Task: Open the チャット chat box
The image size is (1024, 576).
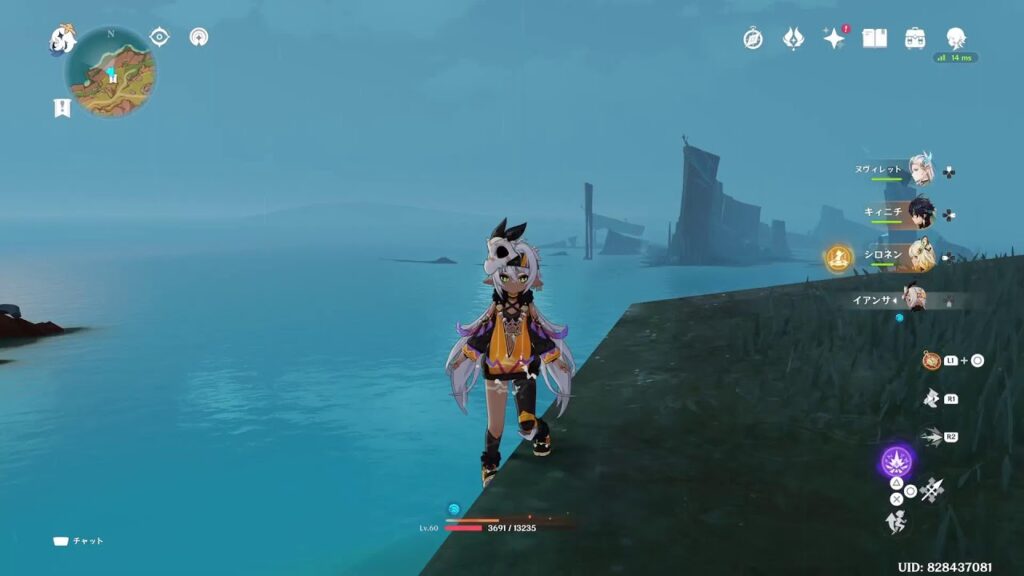Action: pyautogui.click(x=78, y=541)
